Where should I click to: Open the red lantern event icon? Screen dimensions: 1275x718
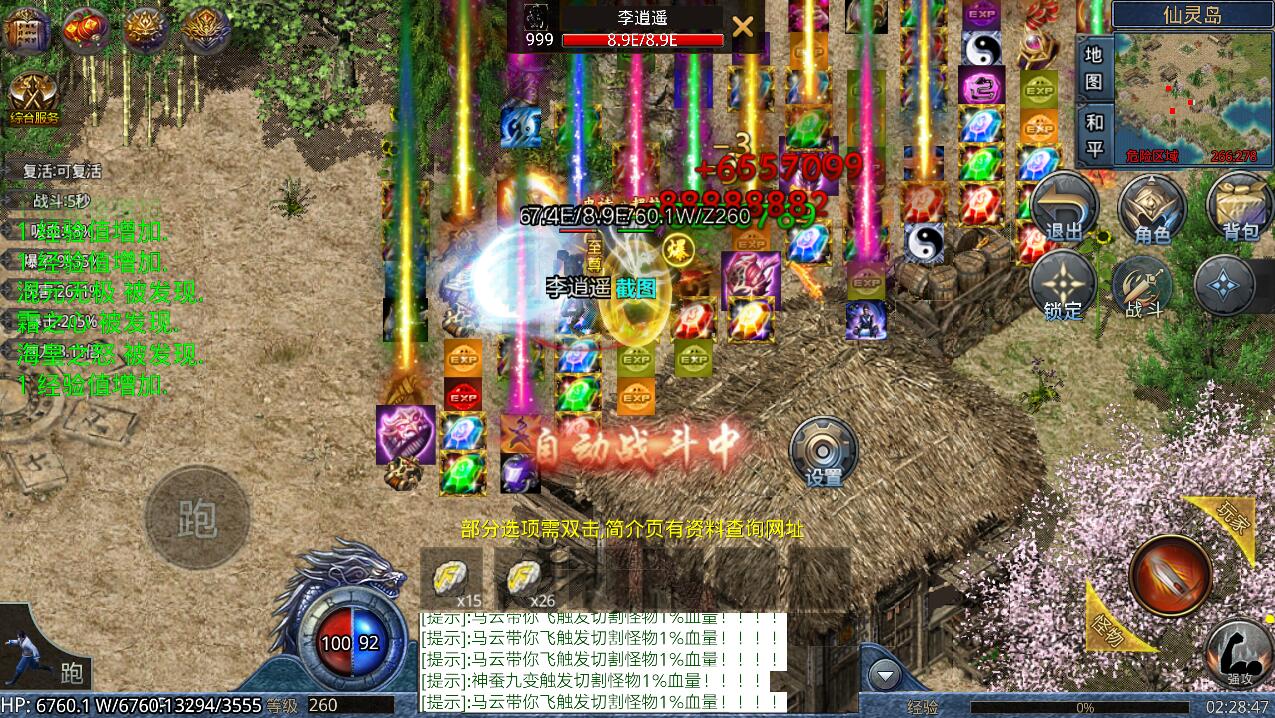pyautogui.click(x=87, y=28)
